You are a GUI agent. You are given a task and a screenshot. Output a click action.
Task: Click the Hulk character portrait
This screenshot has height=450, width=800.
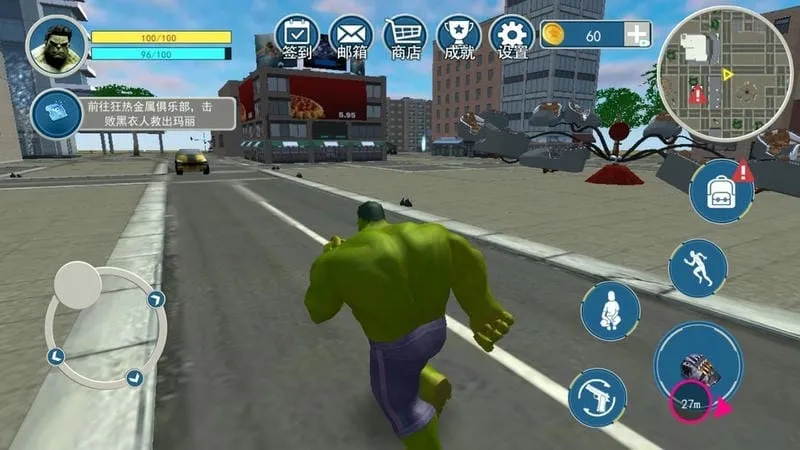coord(57,46)
